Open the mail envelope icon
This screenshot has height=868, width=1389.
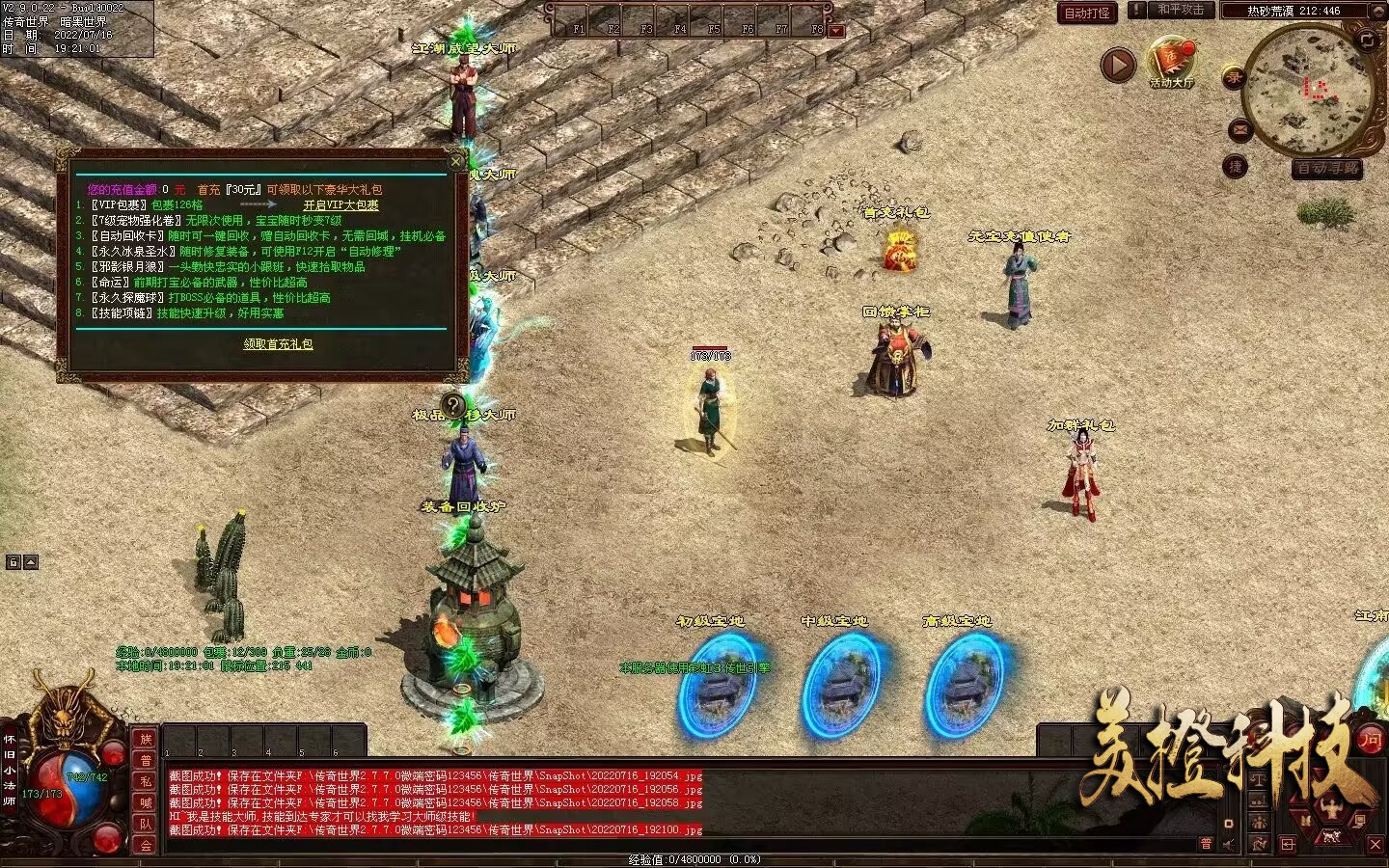1240,129
